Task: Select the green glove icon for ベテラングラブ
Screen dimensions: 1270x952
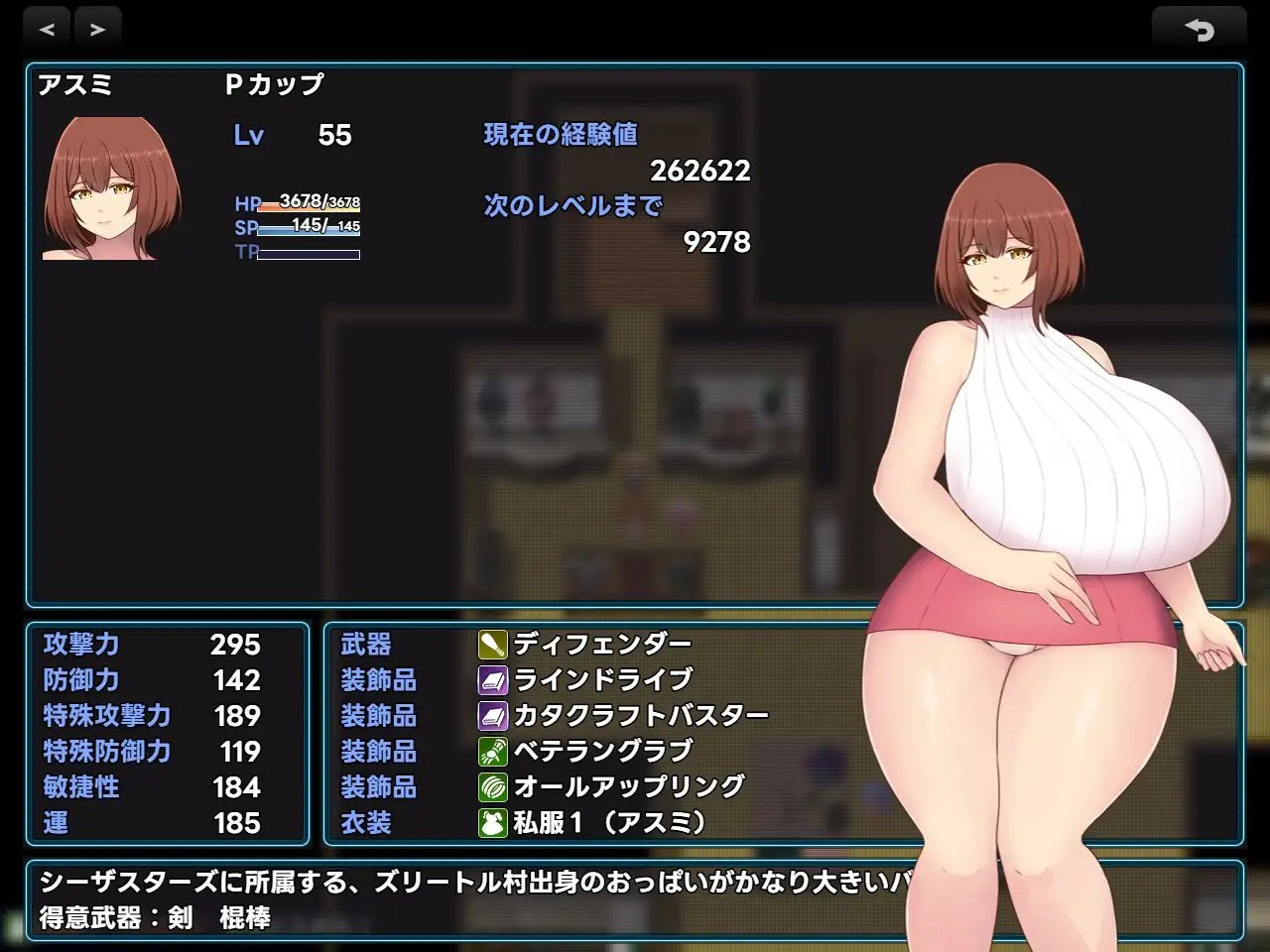Action: (491, 750)
